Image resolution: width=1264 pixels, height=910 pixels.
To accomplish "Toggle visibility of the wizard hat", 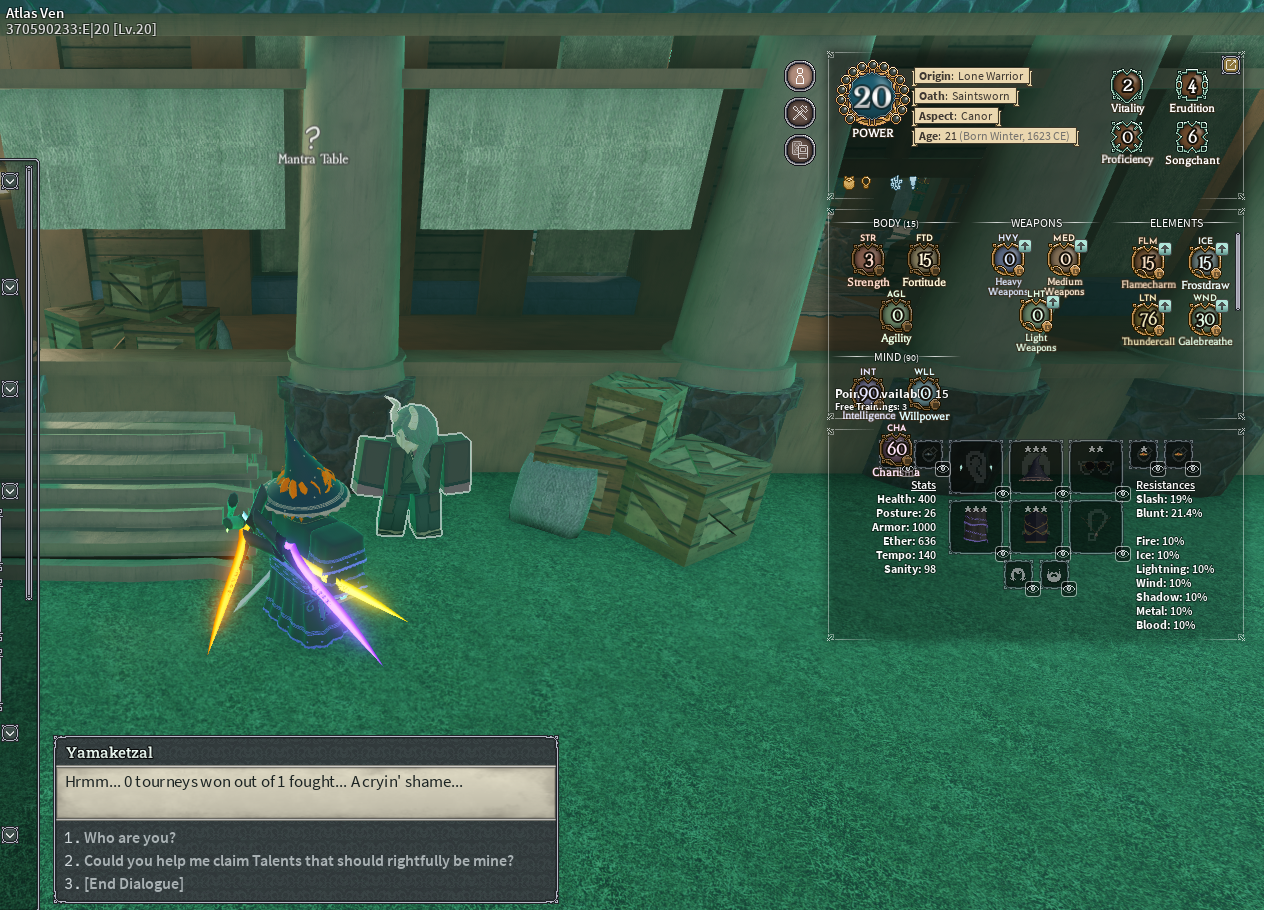I will [1063, 494].
